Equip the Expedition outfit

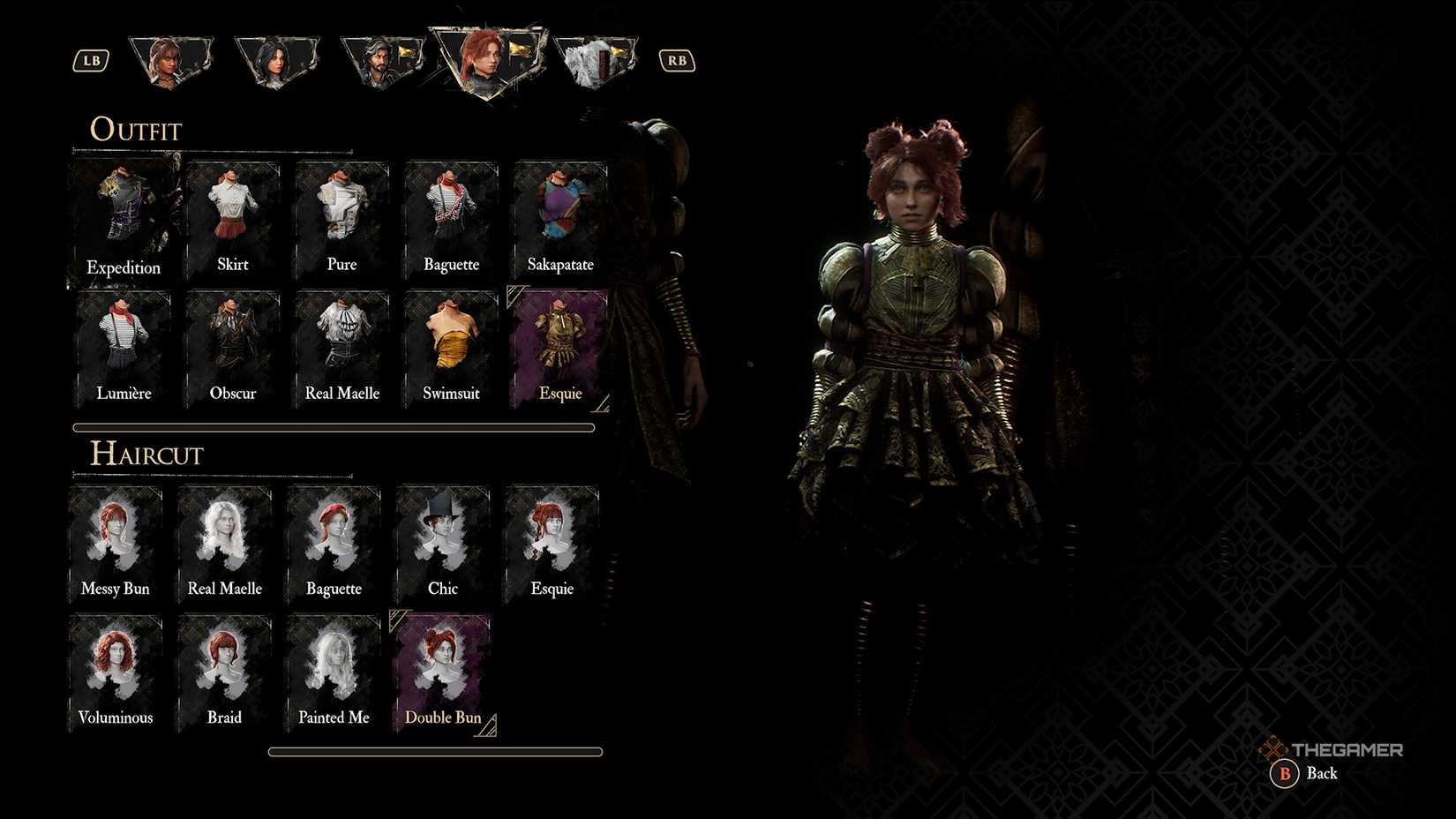[x=123, y=212]
